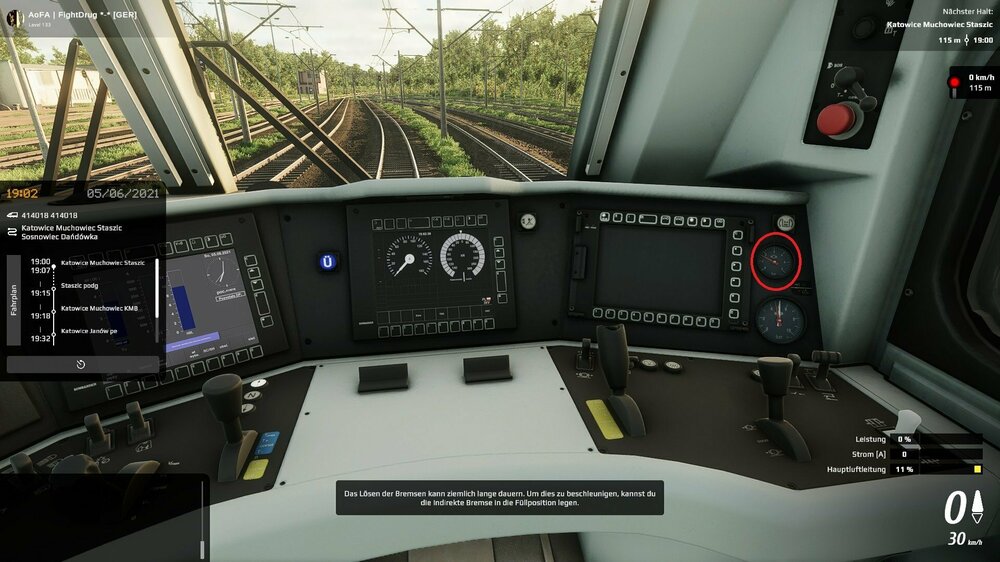
Task: Open the AoFA FightDrug player avatar
Action: pos(16,17)
